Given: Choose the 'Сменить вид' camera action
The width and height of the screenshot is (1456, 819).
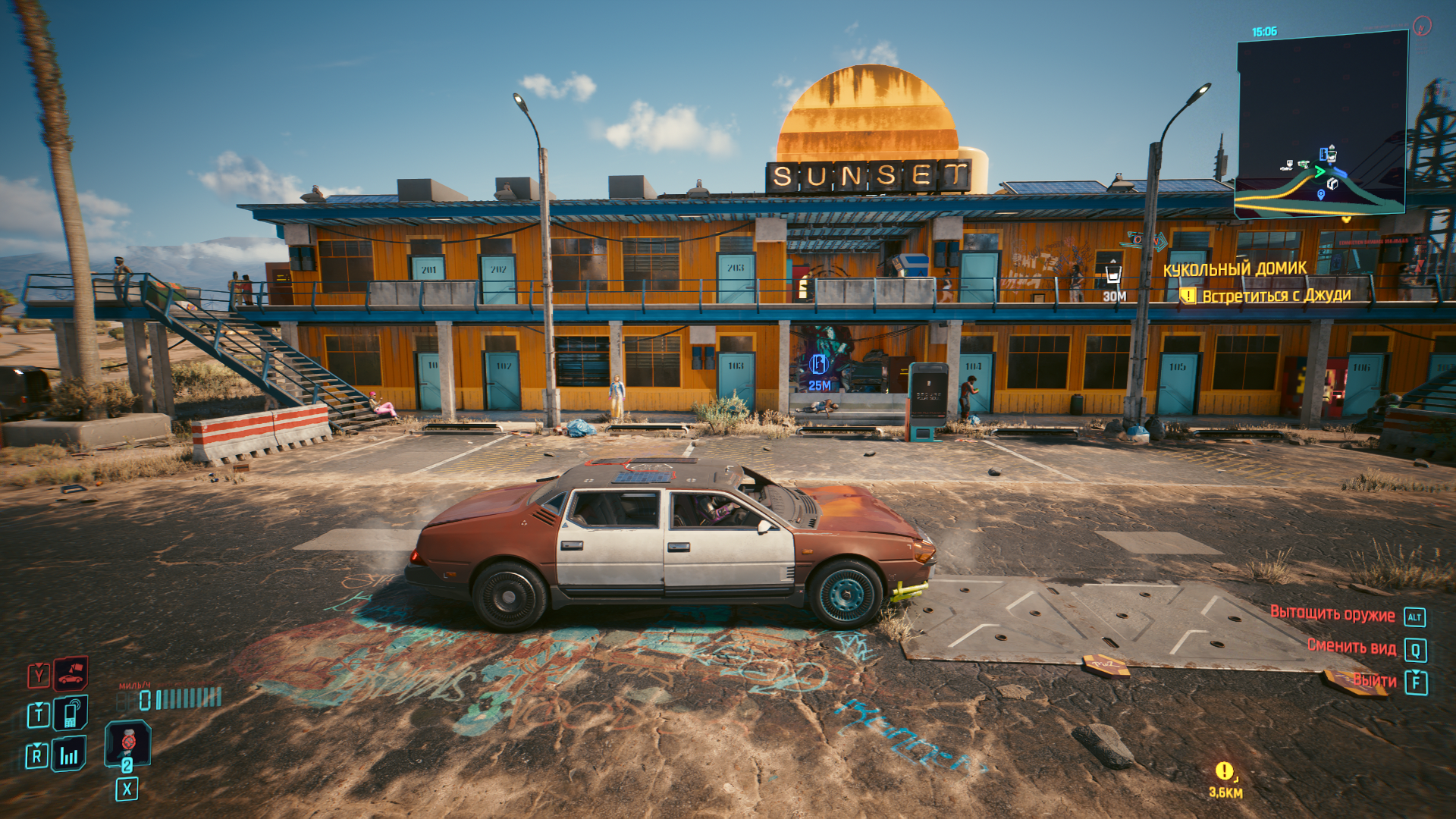Looking at the screenshot, I should pos(1351,647).
